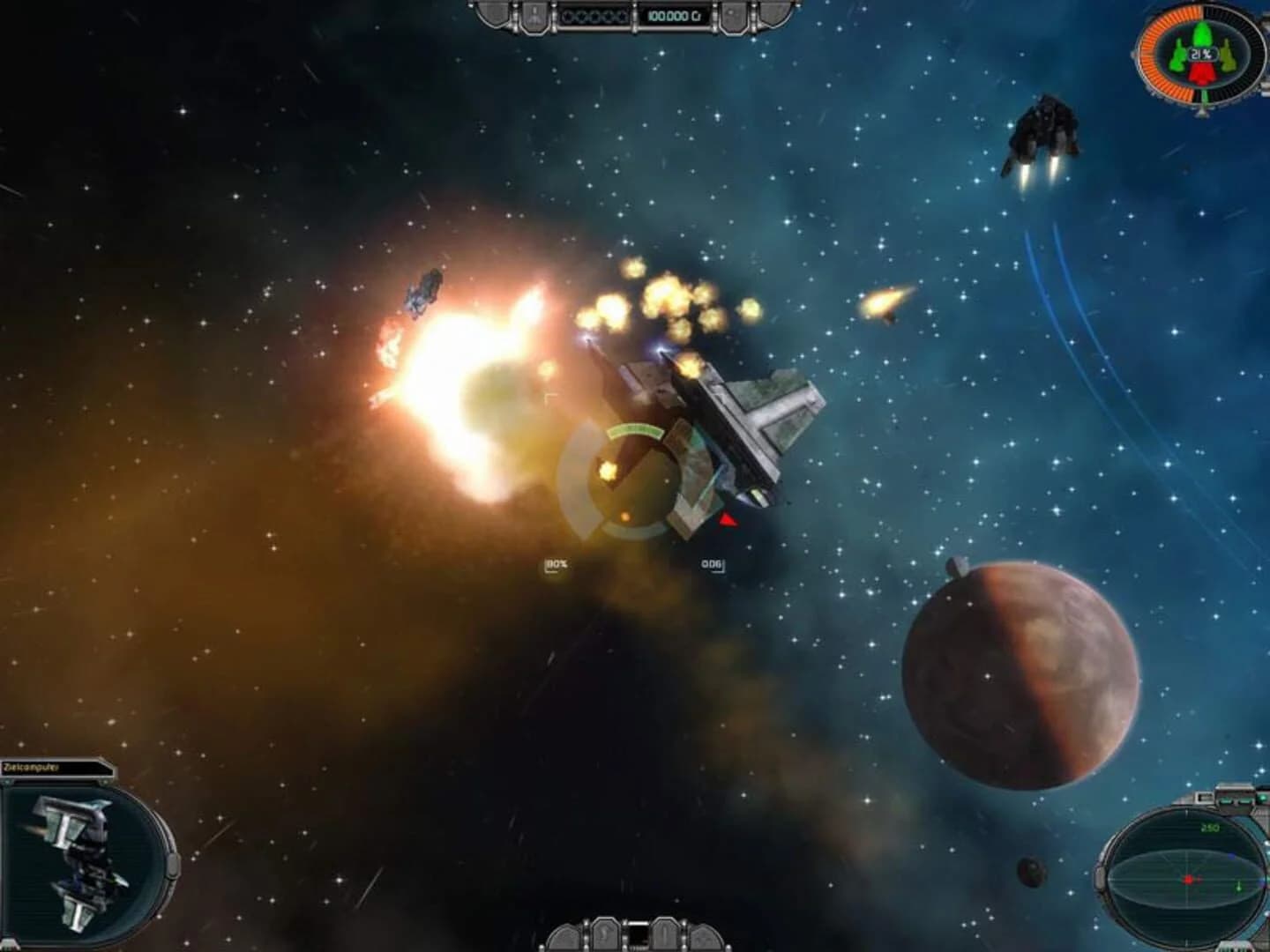The height and width of the screenshot is (952, 1270).
Task: Select the first missile slot indicator near the credits
Action: point(568,16)
